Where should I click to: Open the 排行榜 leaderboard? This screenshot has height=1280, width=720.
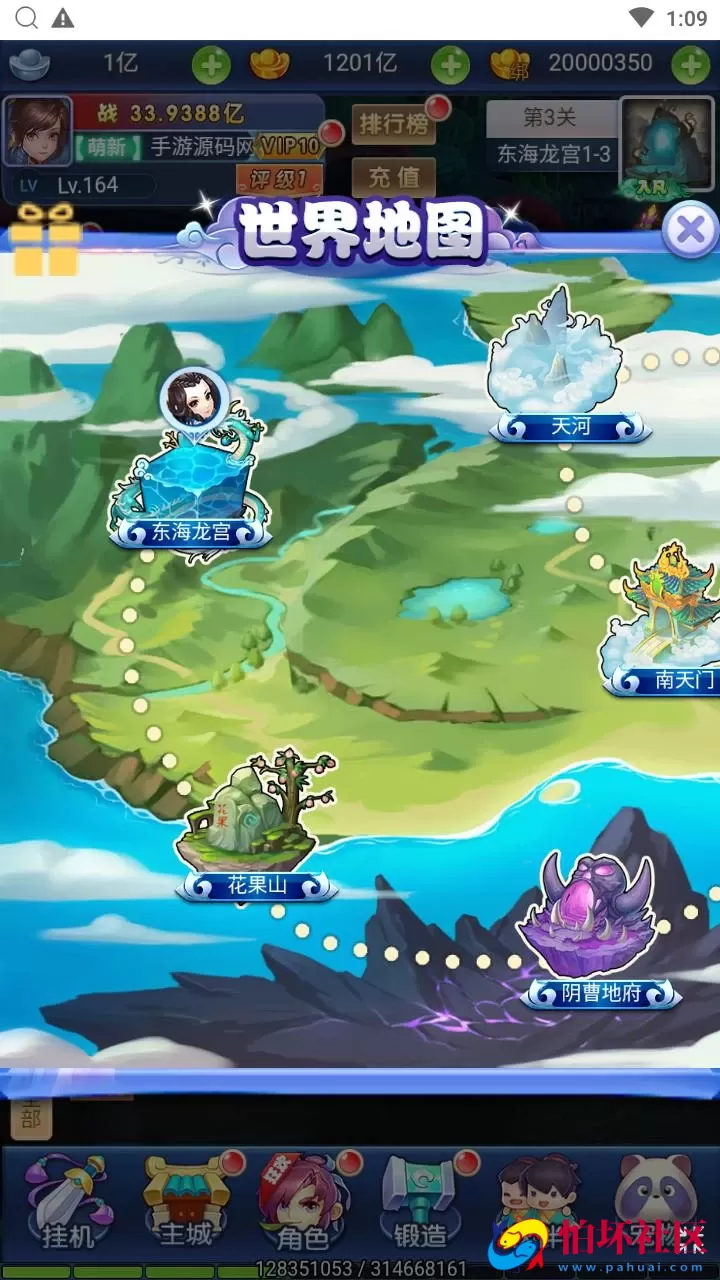[x=393, y=125]
